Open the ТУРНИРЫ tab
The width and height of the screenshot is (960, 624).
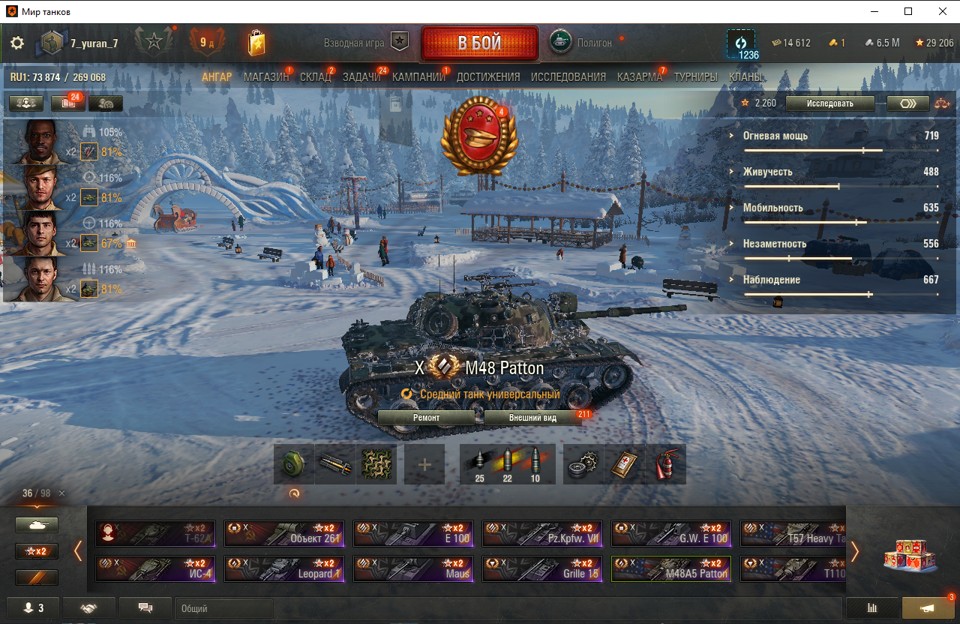point(695,77)
